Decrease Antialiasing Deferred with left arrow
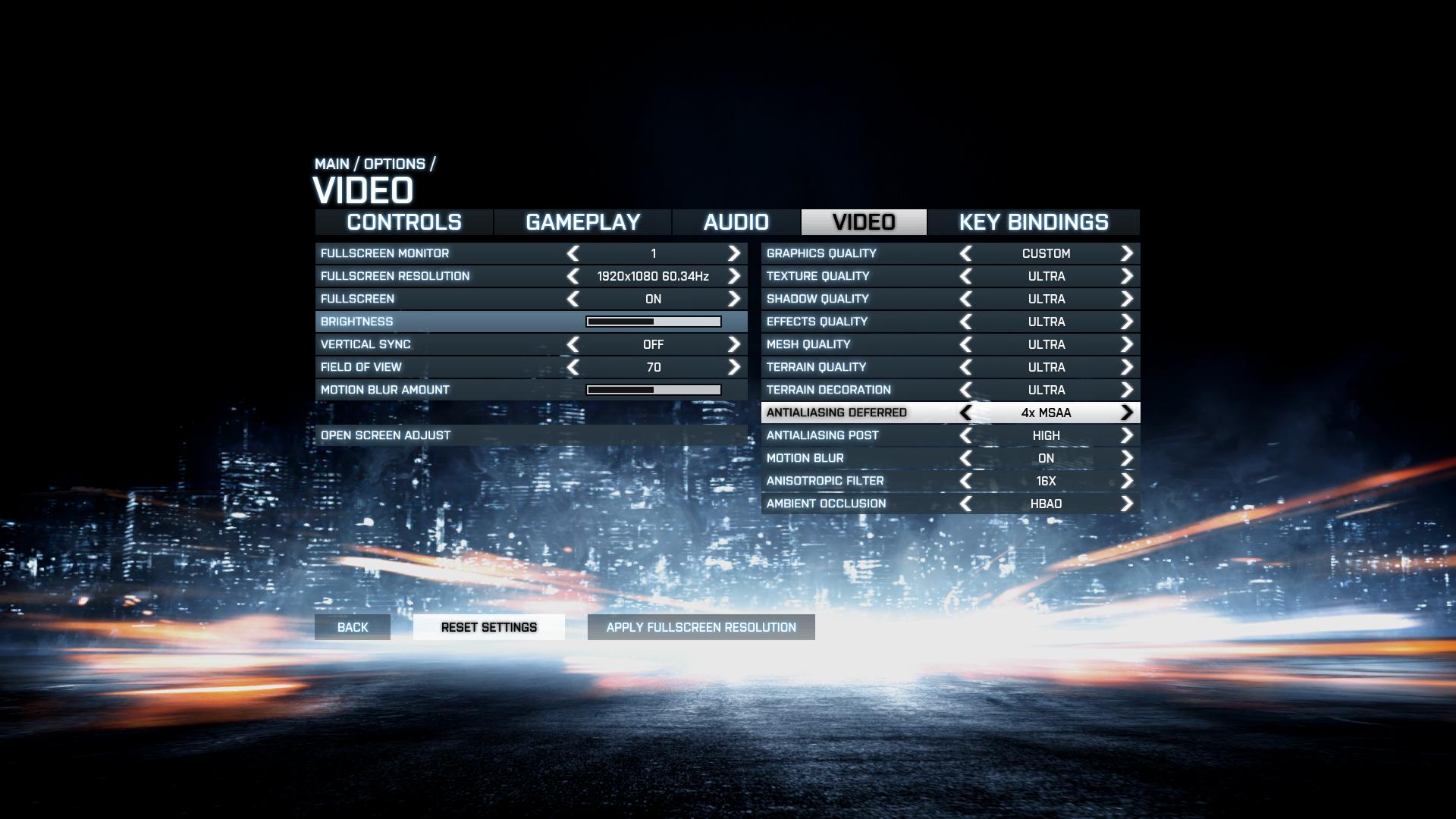This screenshot has width=1456, height=819. pyautogui.click(x=965, y=413)
